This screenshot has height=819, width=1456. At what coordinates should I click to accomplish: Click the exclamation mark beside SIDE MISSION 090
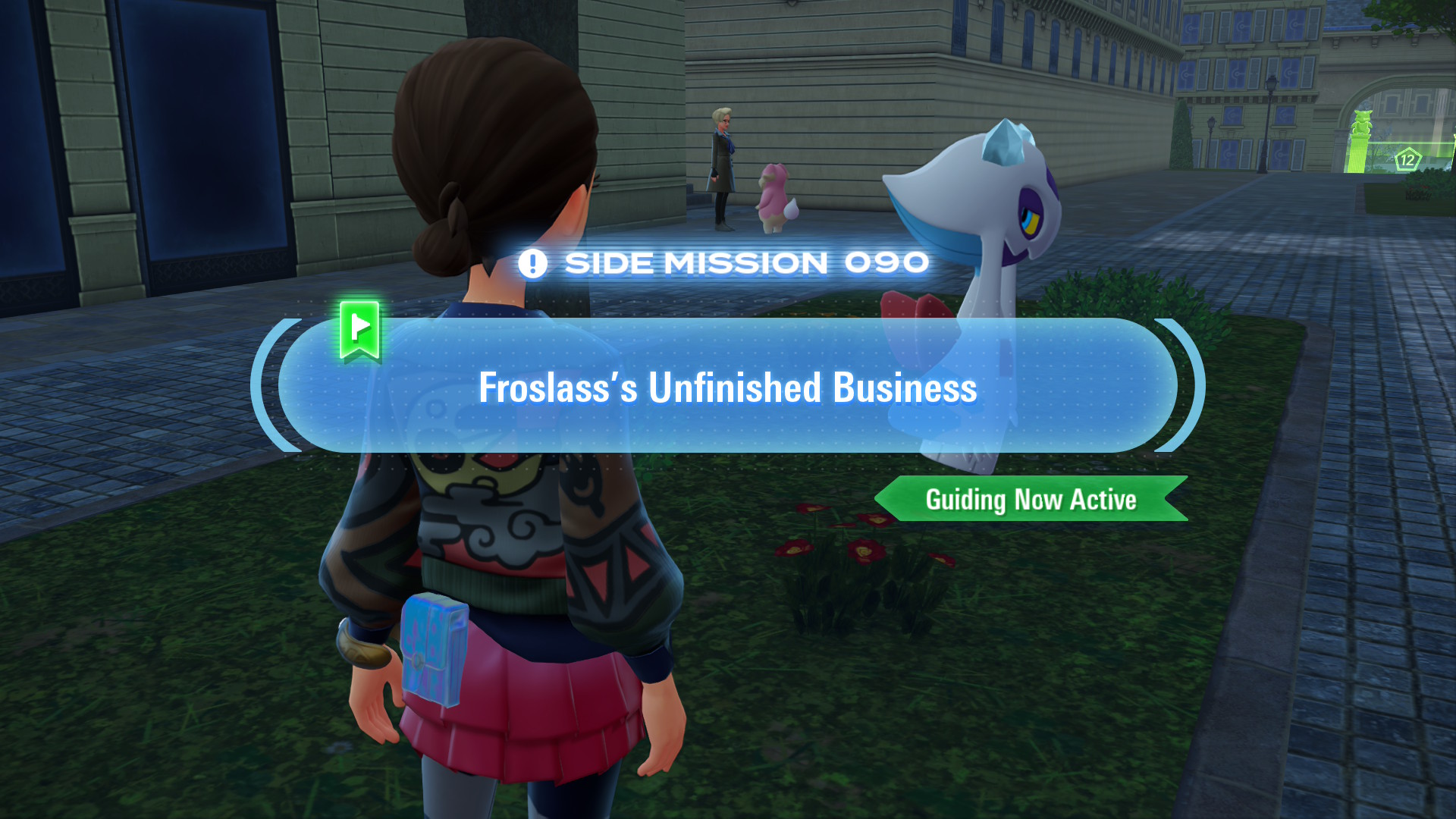[533, 262]
